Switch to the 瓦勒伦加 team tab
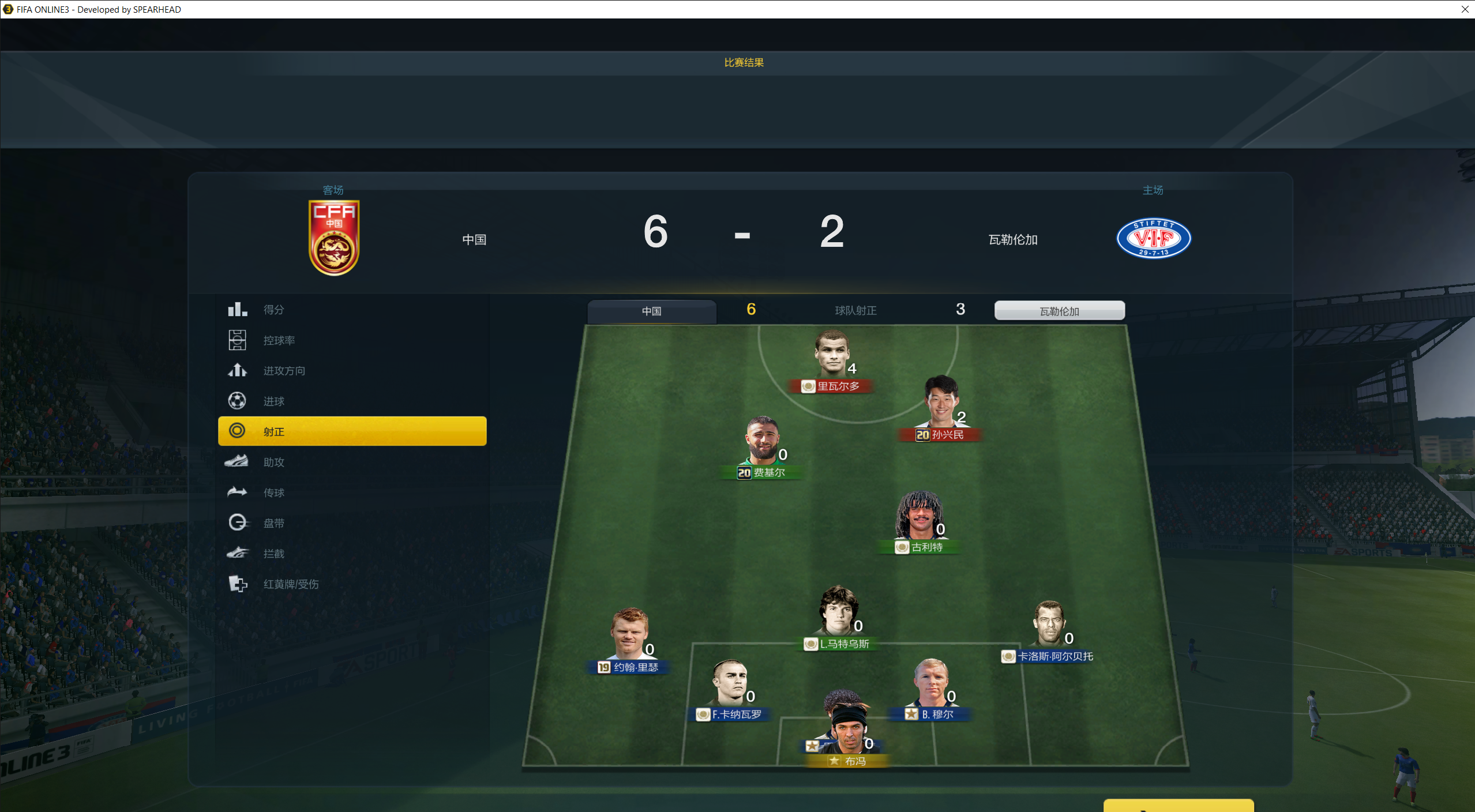 (x=1059, y=311)
